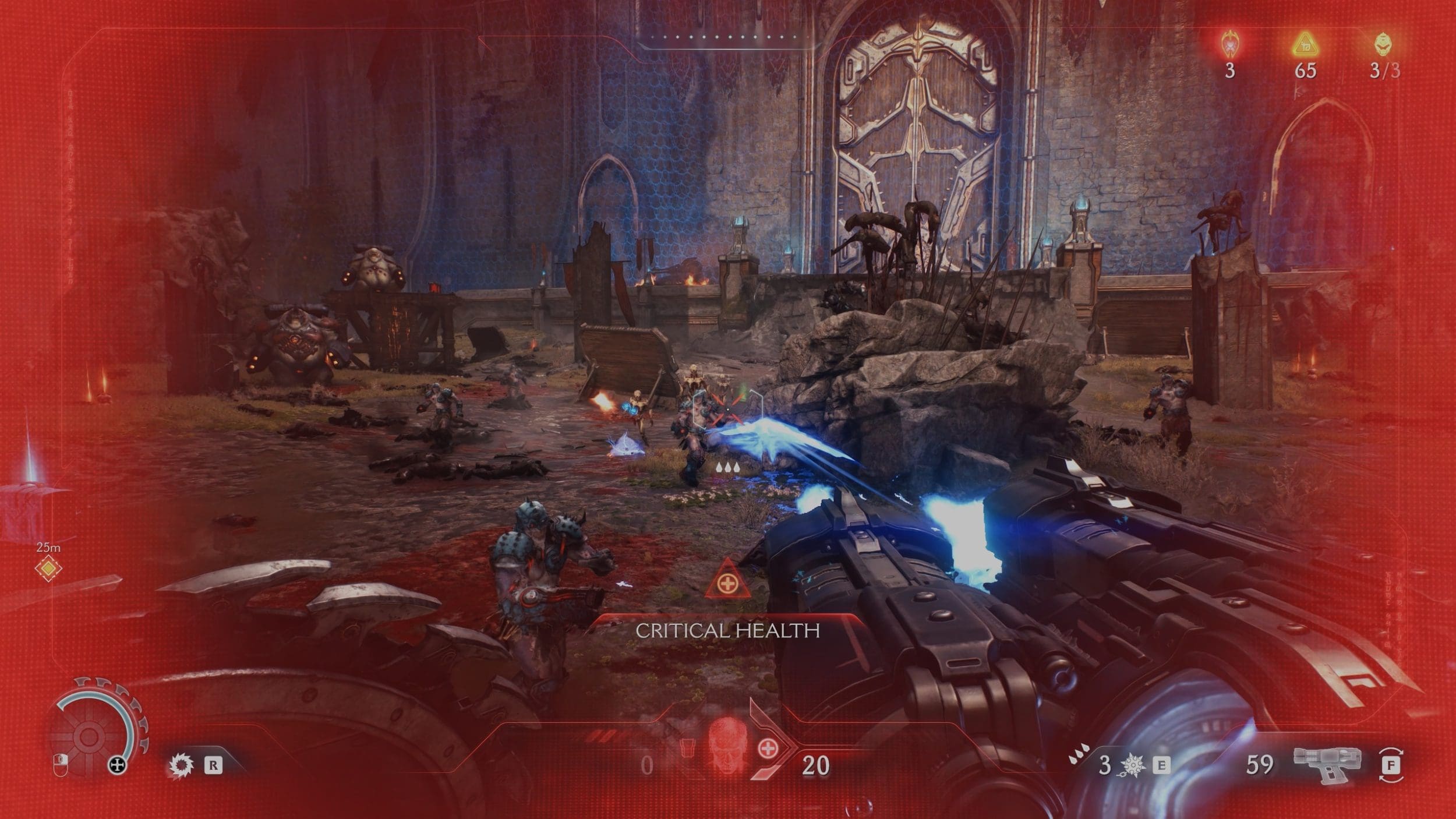This screenshot has height=819, width=1456.
Task: Select the health cross icon beside 20
Action: [x=768, y=749]
